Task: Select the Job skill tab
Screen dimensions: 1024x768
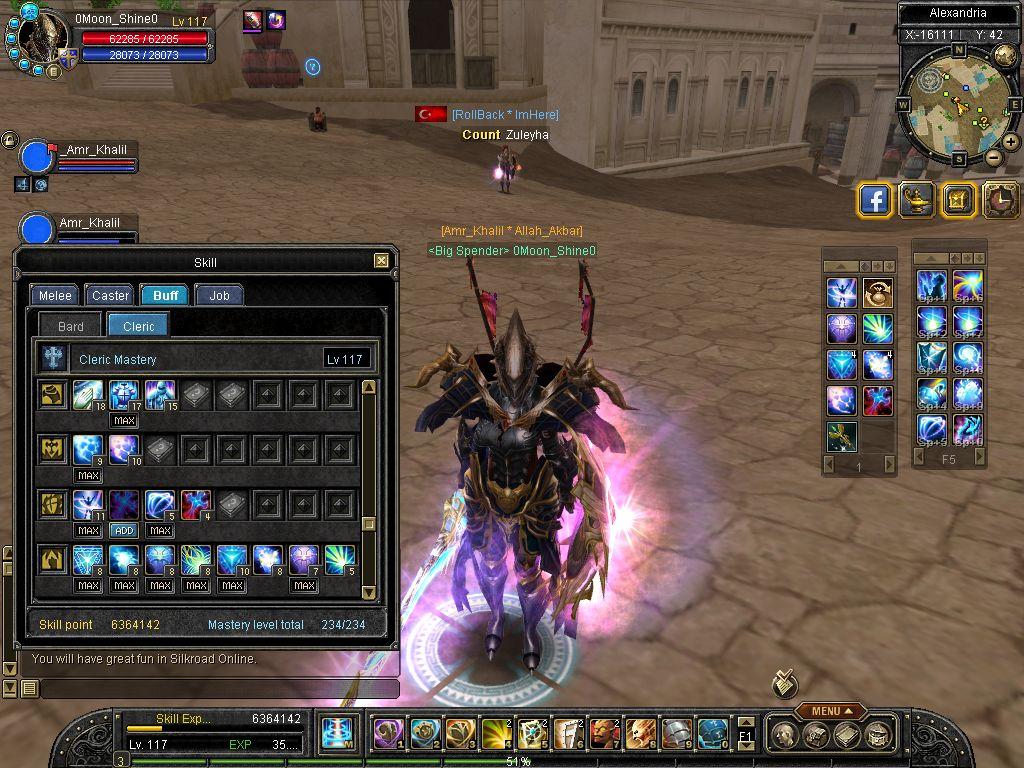Action: point(219,295)
